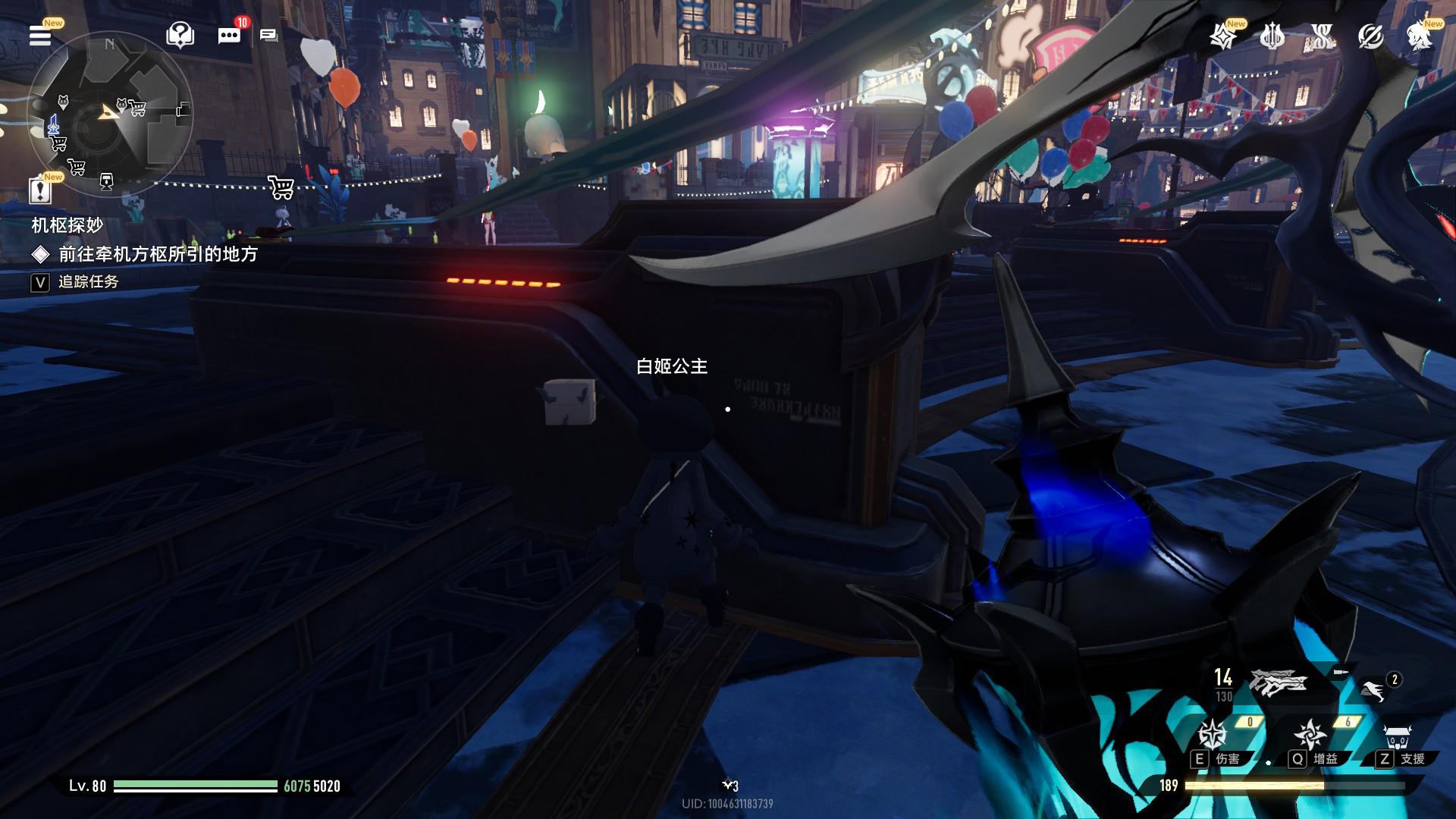Open the four-point star icon marked New

coord(1222,36)
